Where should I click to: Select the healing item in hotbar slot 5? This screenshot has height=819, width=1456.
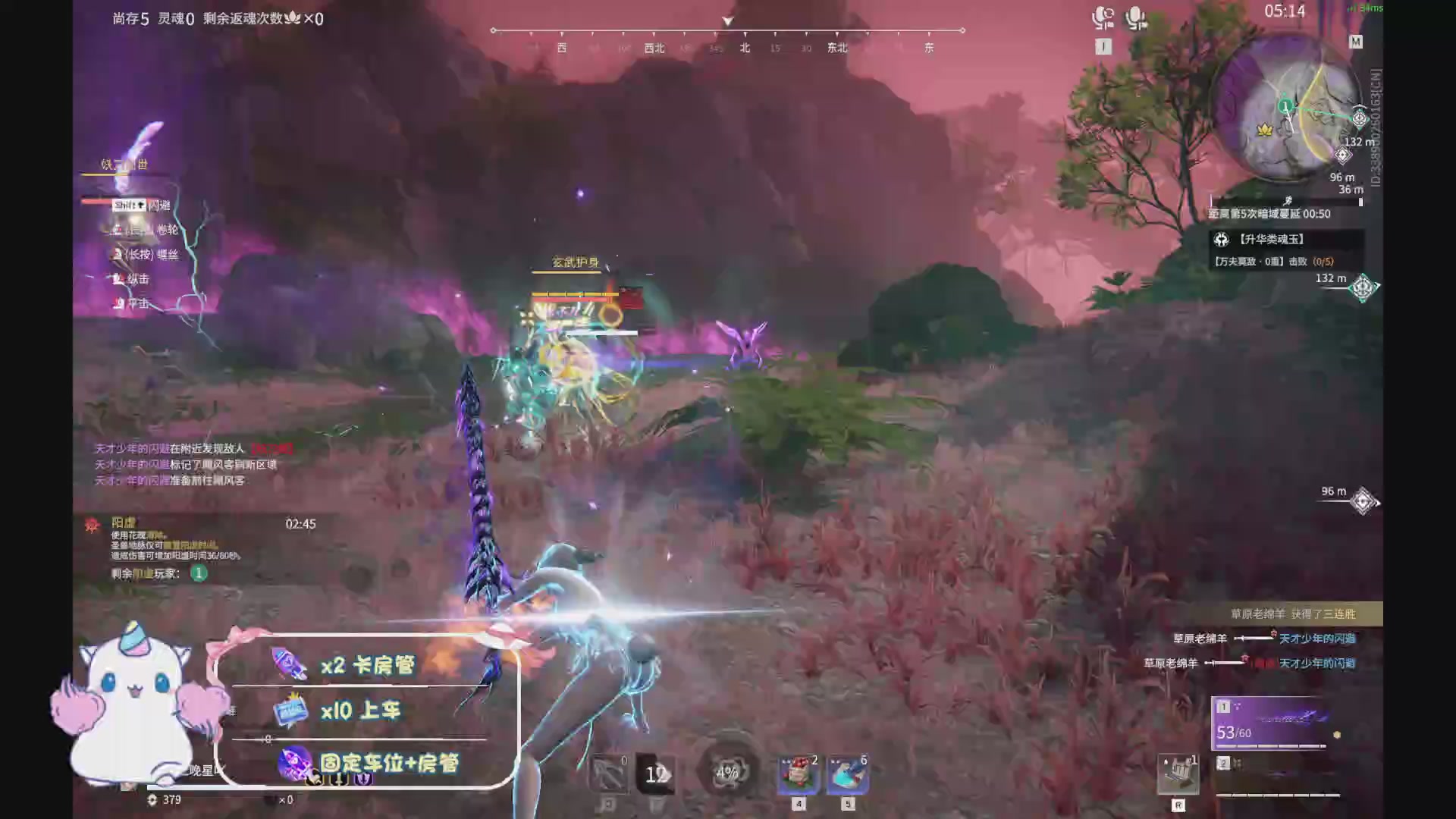point(848,772)
